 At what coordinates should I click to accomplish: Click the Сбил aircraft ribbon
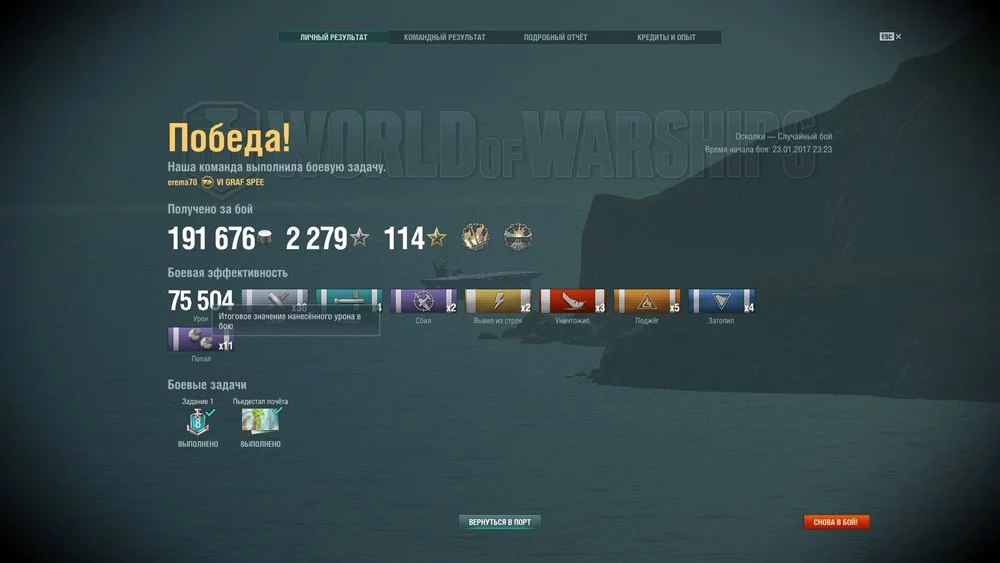coord(423,302)
